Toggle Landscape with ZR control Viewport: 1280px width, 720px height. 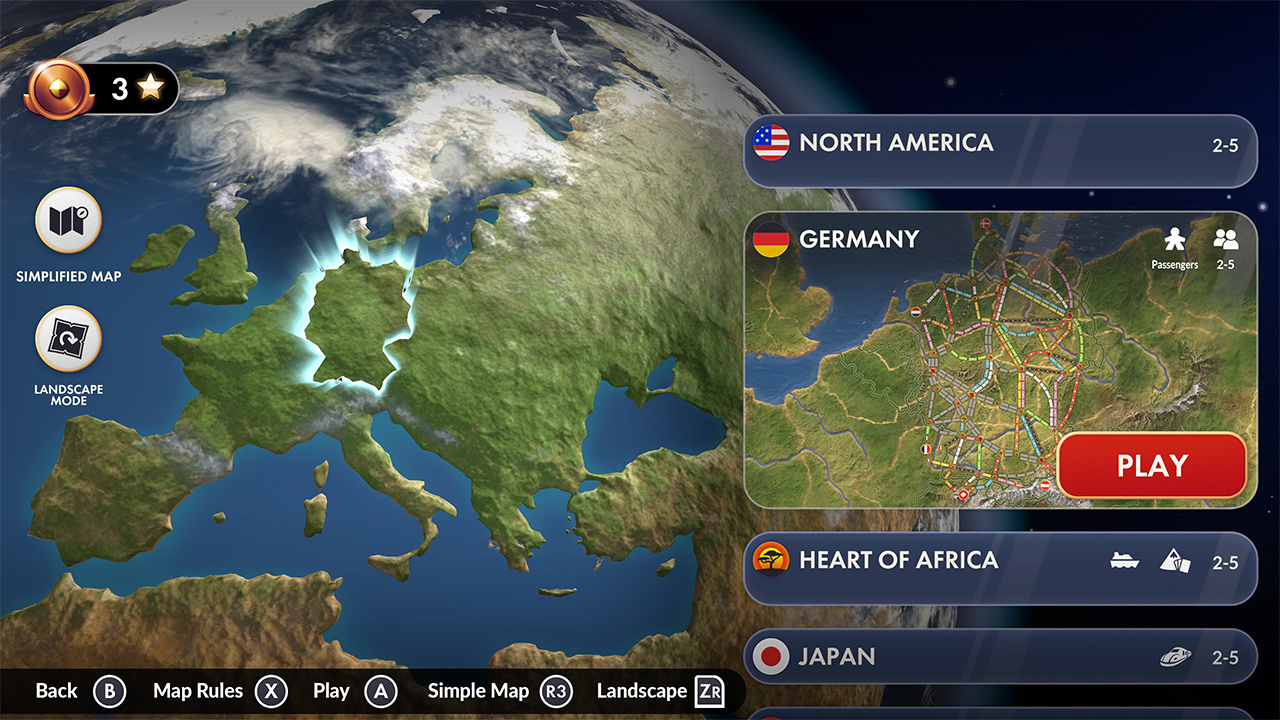click(709, 690)
